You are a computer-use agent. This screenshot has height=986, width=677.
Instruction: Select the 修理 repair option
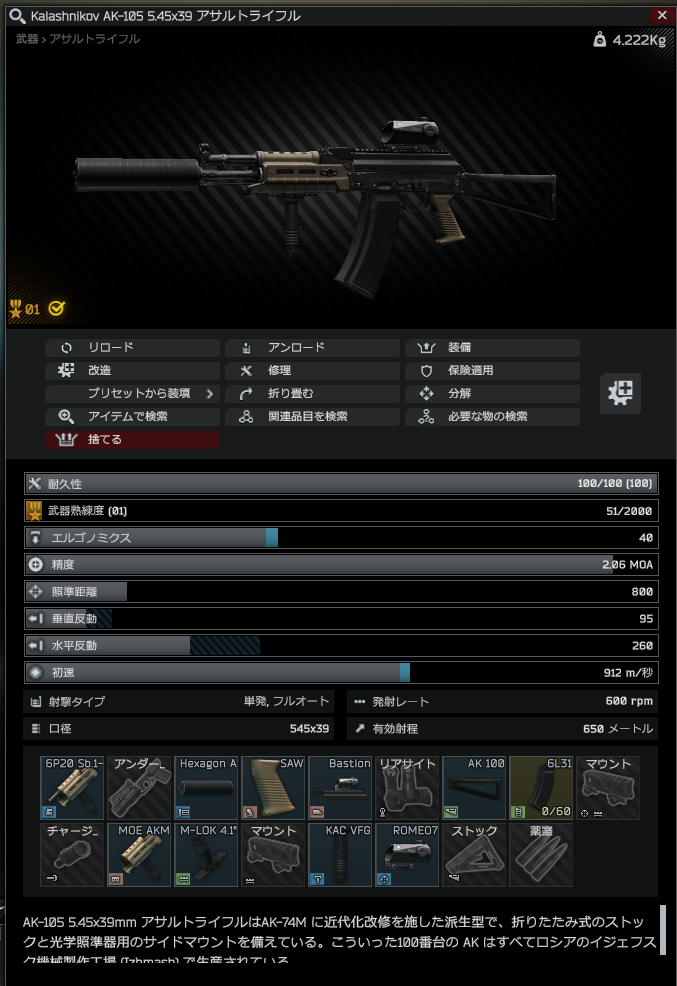(312, 371)
